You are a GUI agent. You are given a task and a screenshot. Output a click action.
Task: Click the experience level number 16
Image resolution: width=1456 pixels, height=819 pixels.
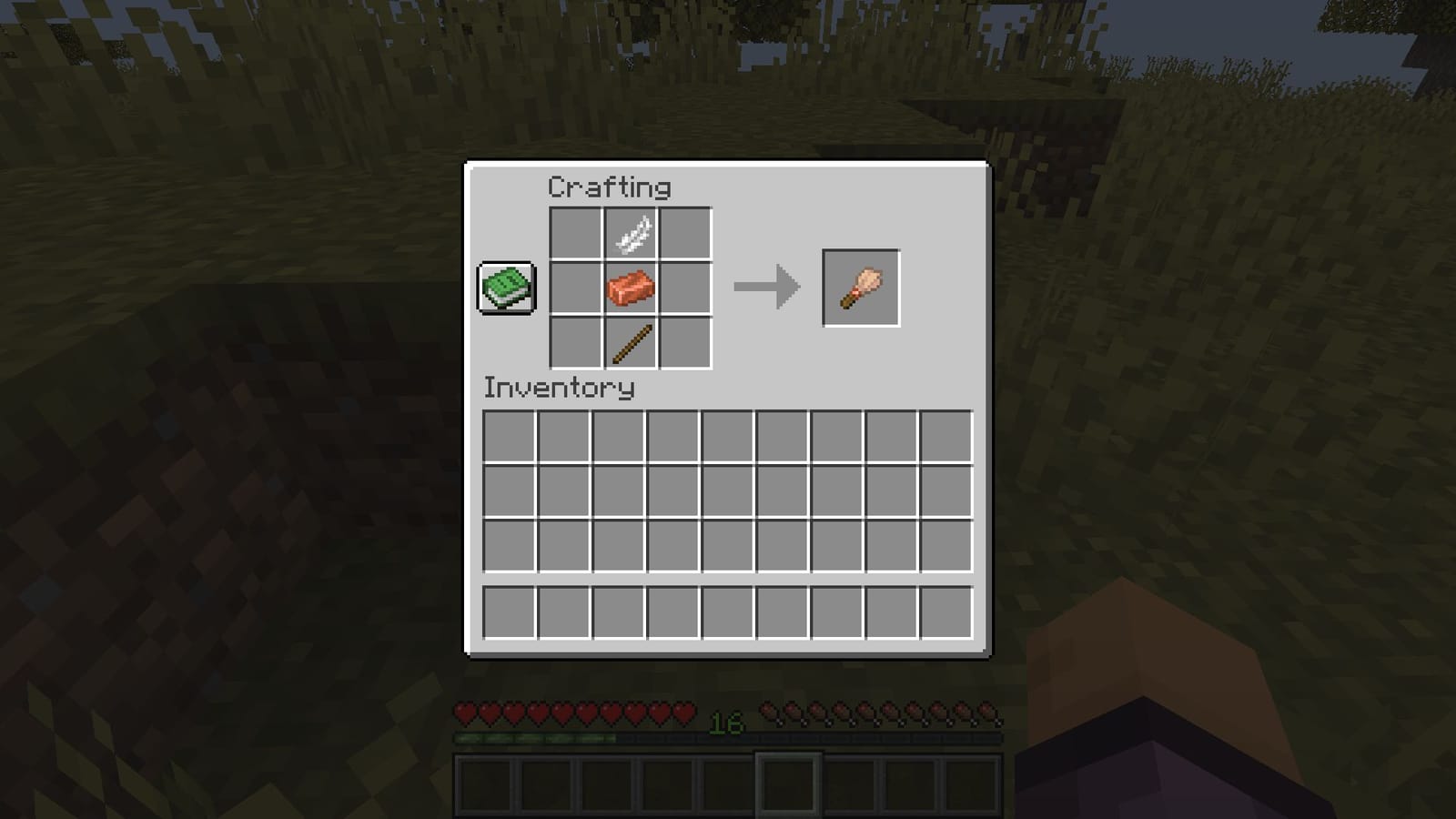point(723,726)
